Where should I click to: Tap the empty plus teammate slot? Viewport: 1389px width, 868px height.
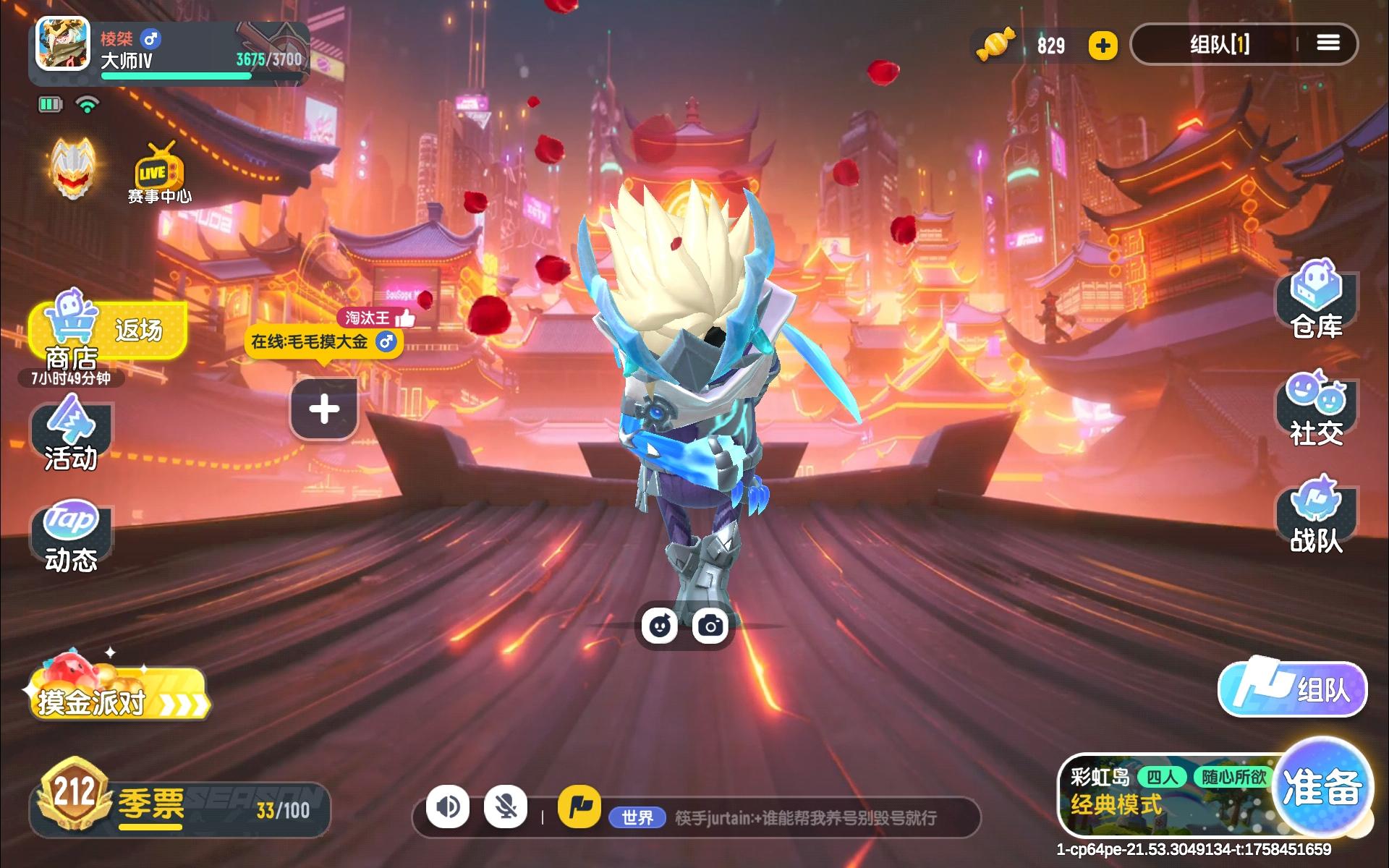tap(323, 409)
